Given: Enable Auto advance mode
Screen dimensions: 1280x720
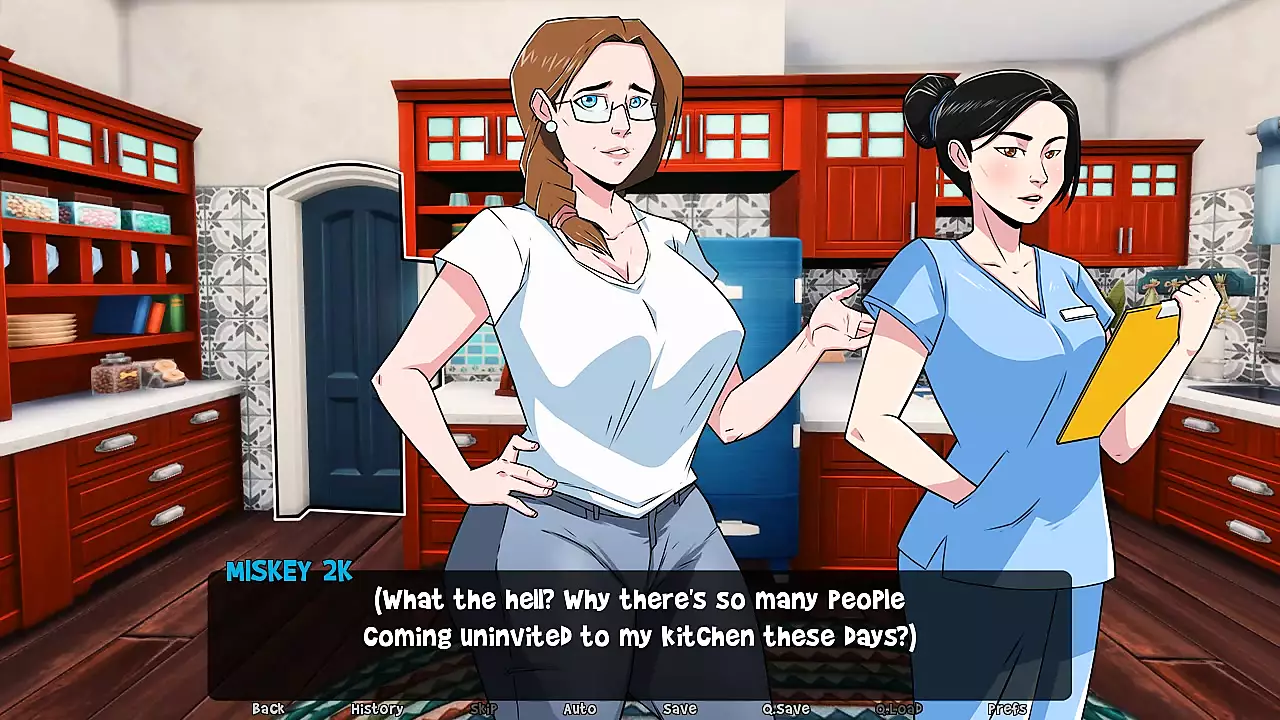Looking at the screenshot, I should click(579, 708).
